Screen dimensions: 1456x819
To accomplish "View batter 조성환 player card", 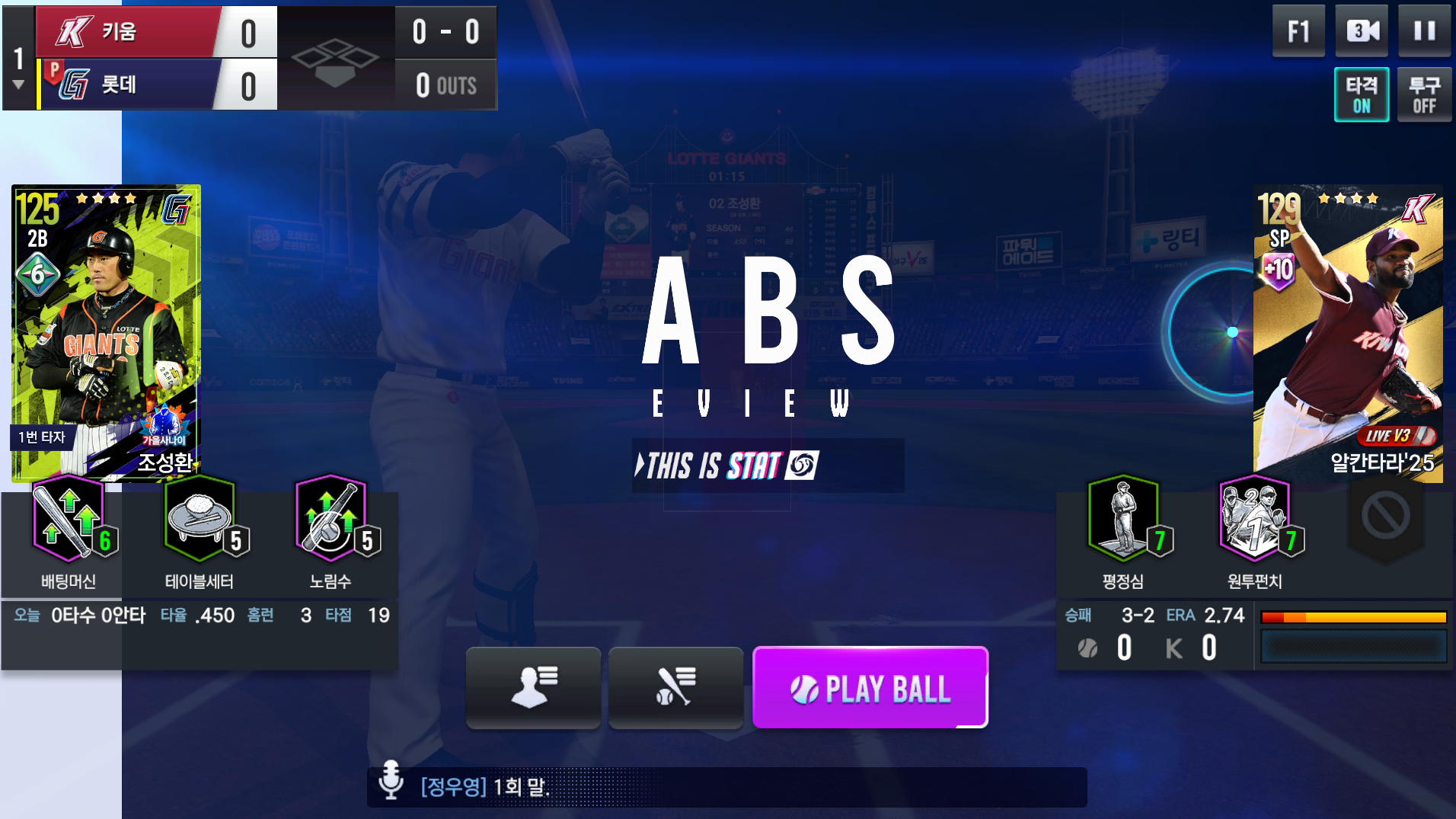I will (106, 332).
